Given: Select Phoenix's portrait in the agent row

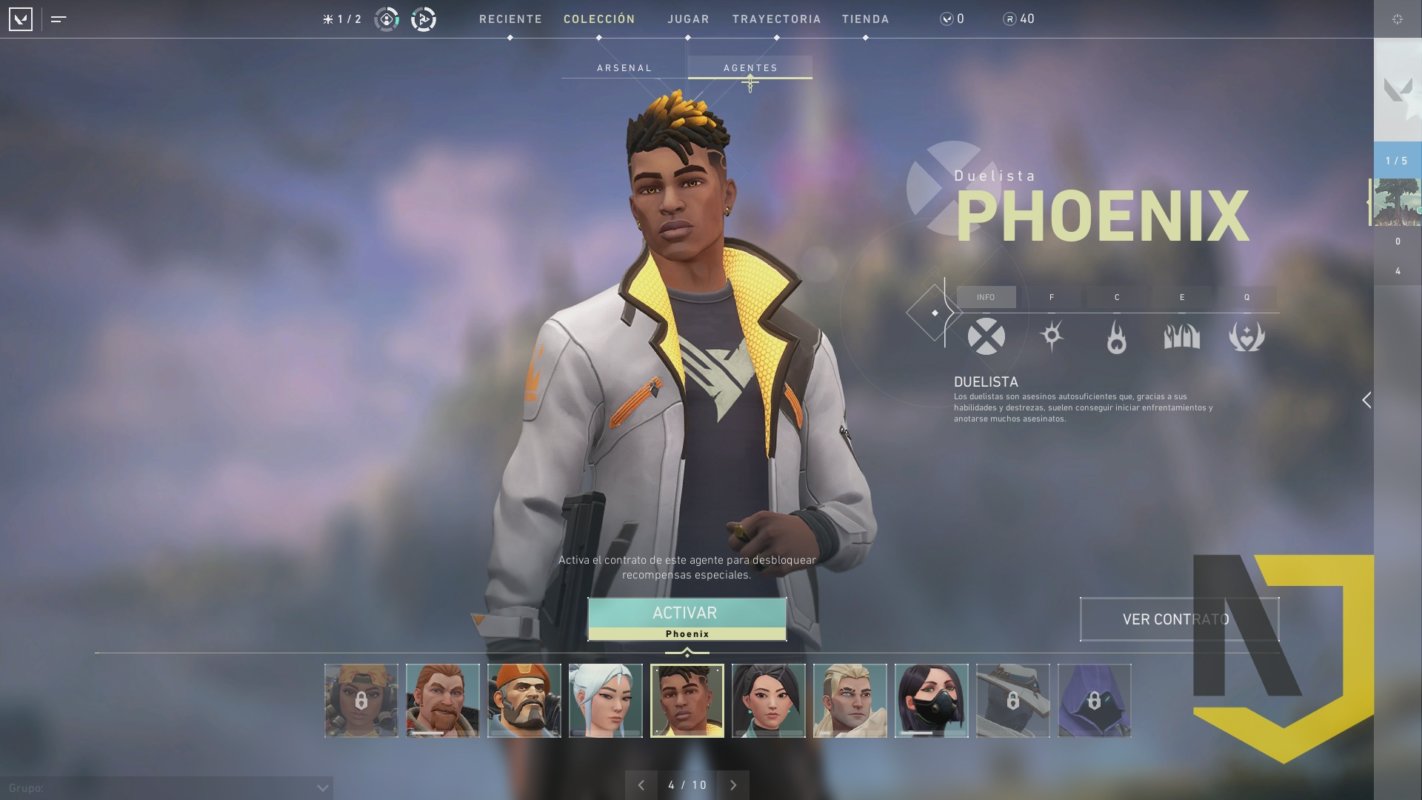Looking at the screenshot, I should tap(687, 699).
